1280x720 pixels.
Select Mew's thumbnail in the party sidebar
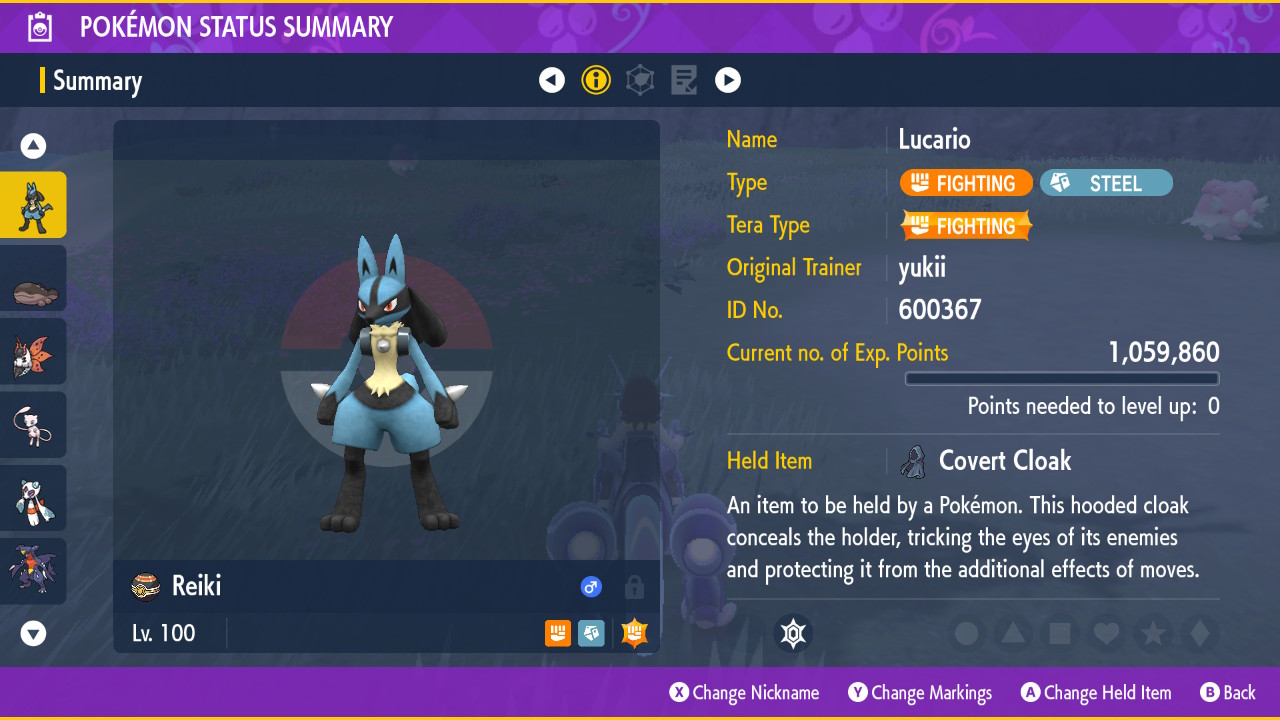coord(33,424)
